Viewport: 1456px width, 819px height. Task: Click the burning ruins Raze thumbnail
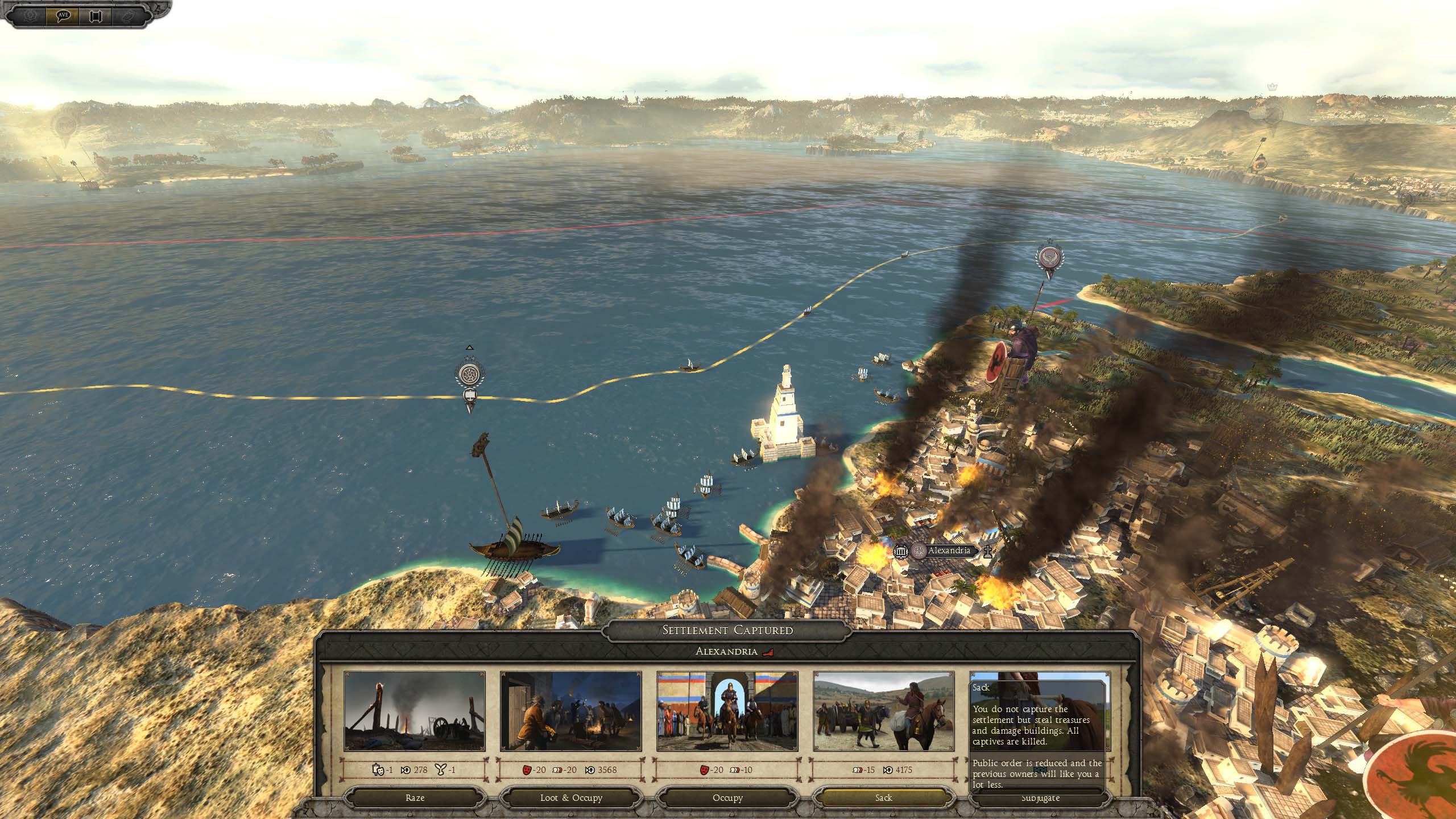[415, 712]
